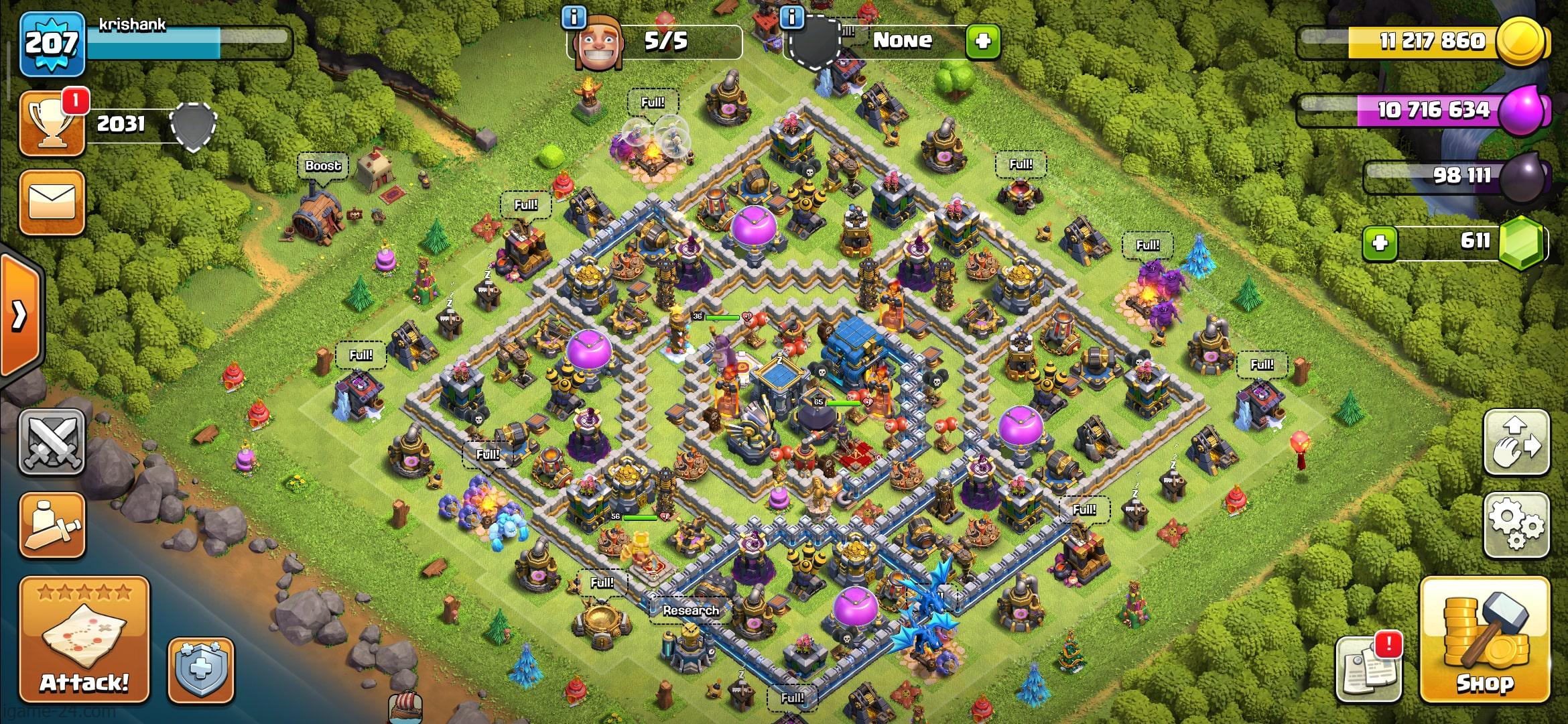This screenshot has height=724, width=1568.
Task: Click the green plus beside None shield
Action: tap(983, 42)
